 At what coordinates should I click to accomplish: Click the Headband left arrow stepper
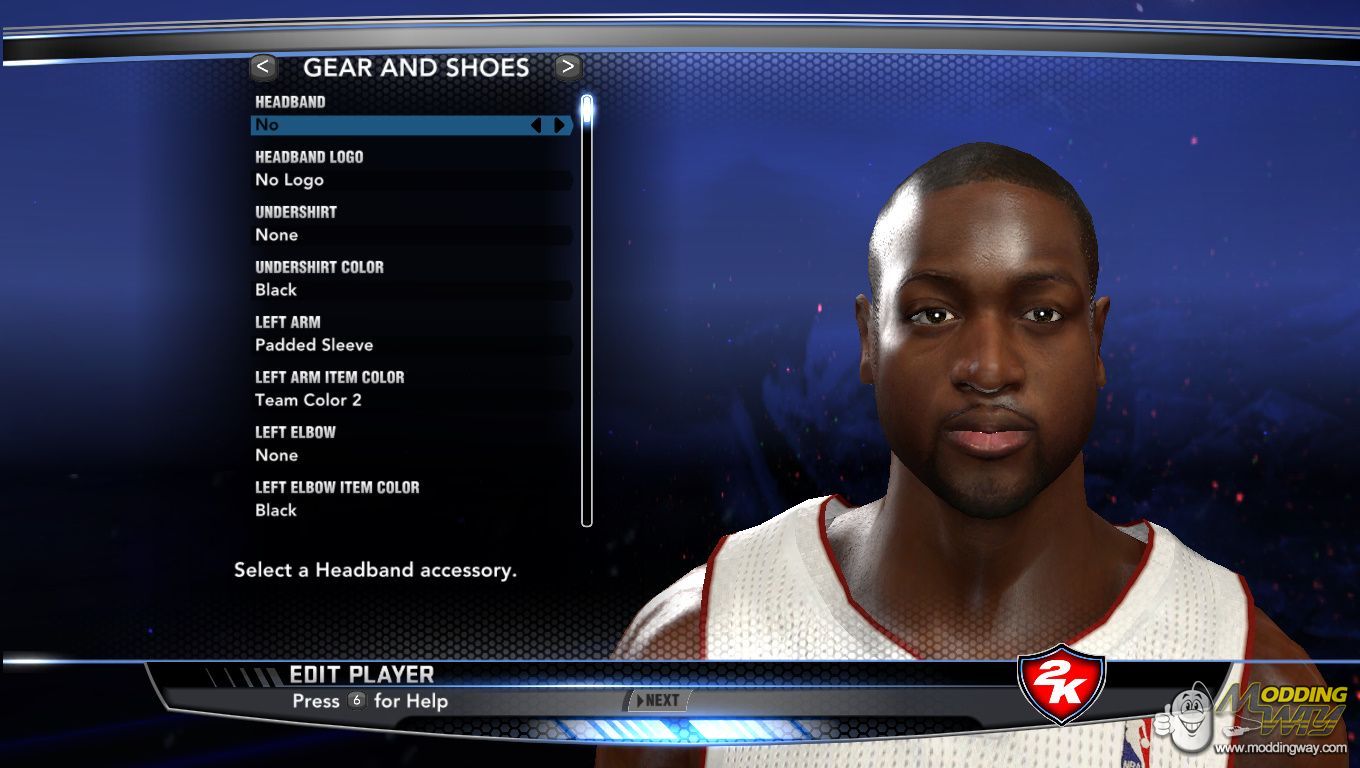[x=536, y=125]
